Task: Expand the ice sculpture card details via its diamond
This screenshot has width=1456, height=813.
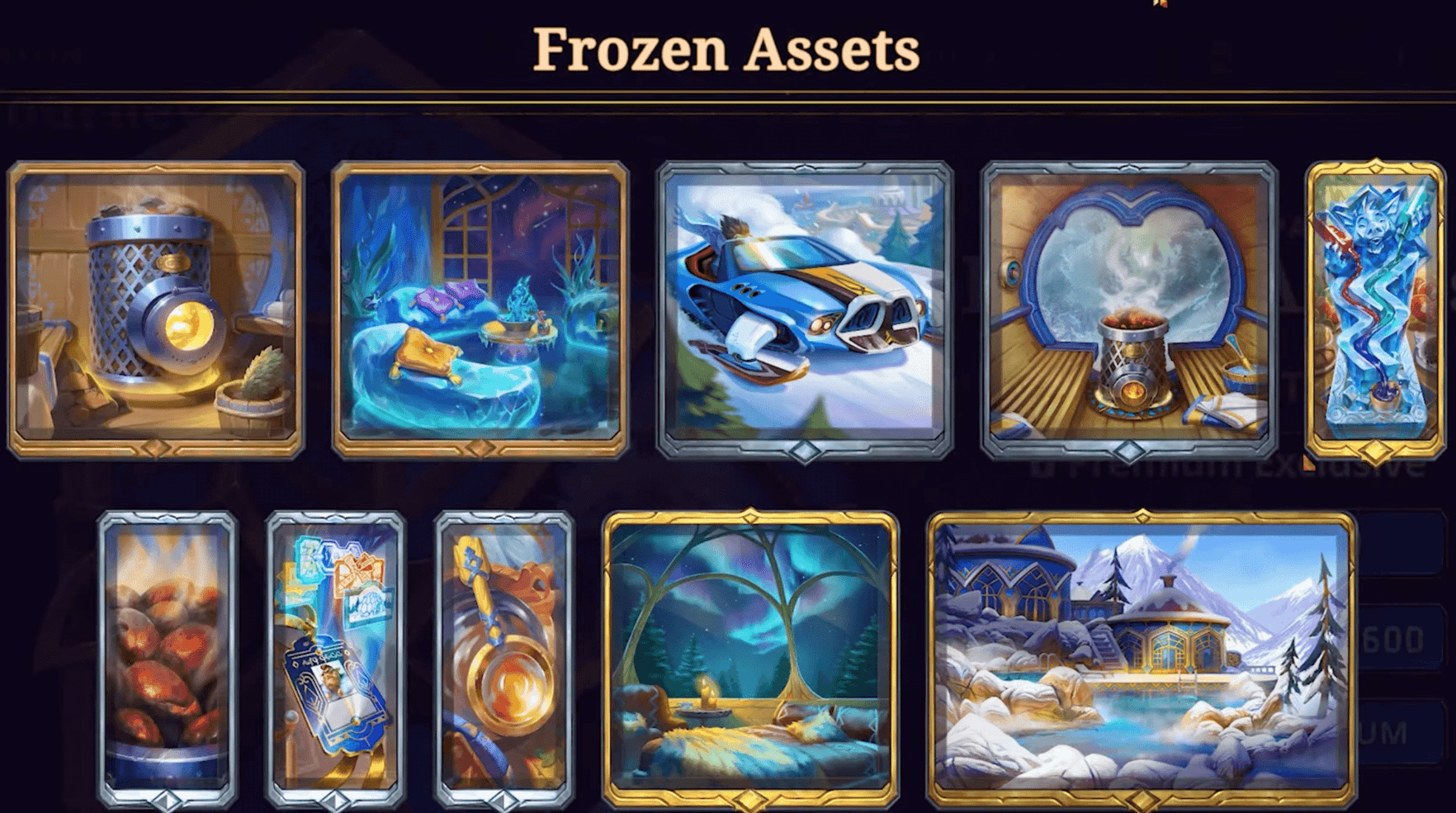Action: (1374, 453)
